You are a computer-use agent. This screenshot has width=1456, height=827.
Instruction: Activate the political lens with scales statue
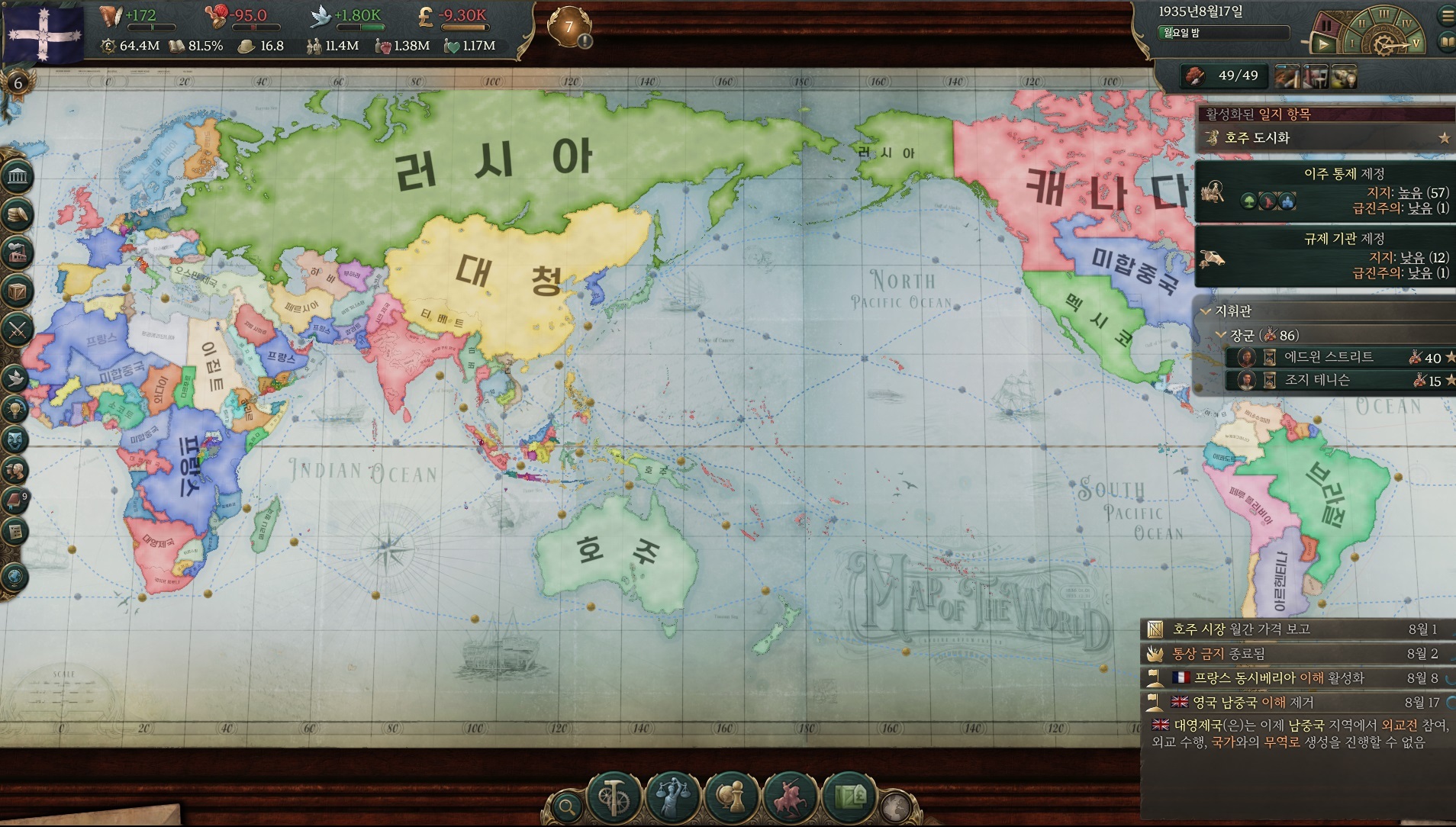pyautogui.click(x=672, y=798)
